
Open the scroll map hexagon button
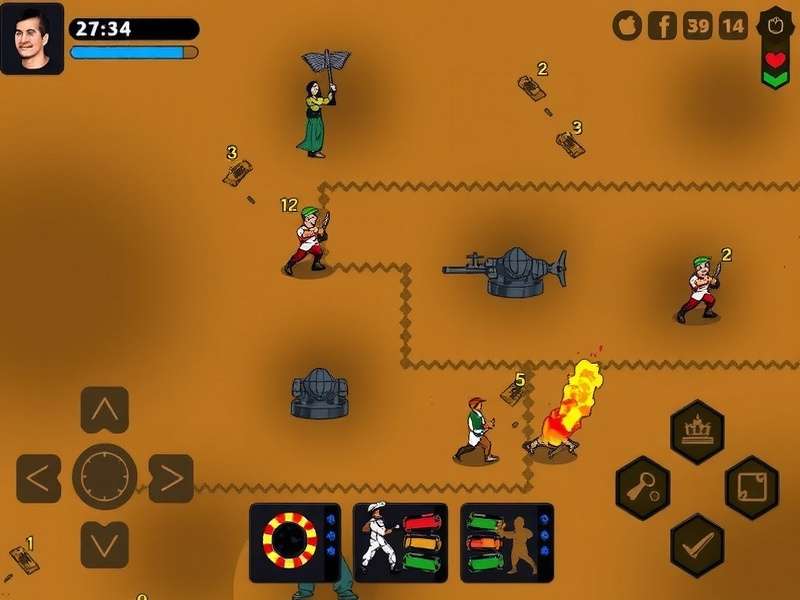751,487
